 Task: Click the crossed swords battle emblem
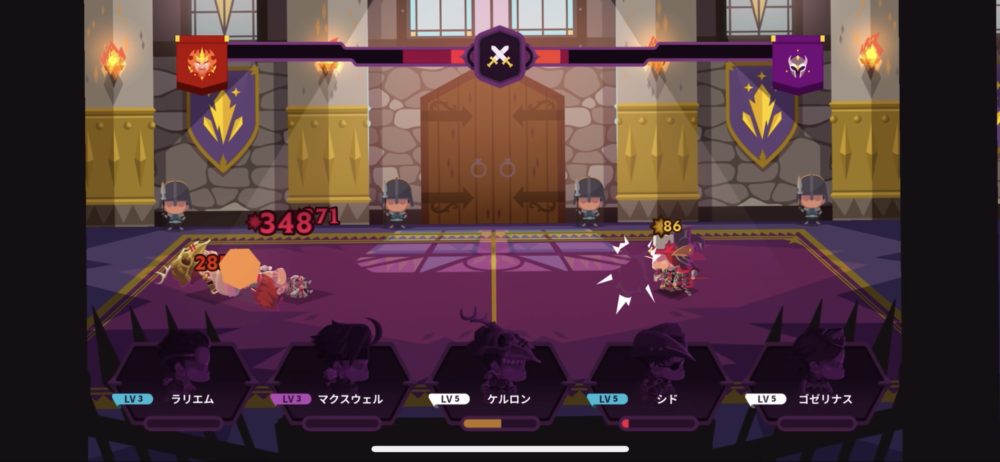click(499, 56)
